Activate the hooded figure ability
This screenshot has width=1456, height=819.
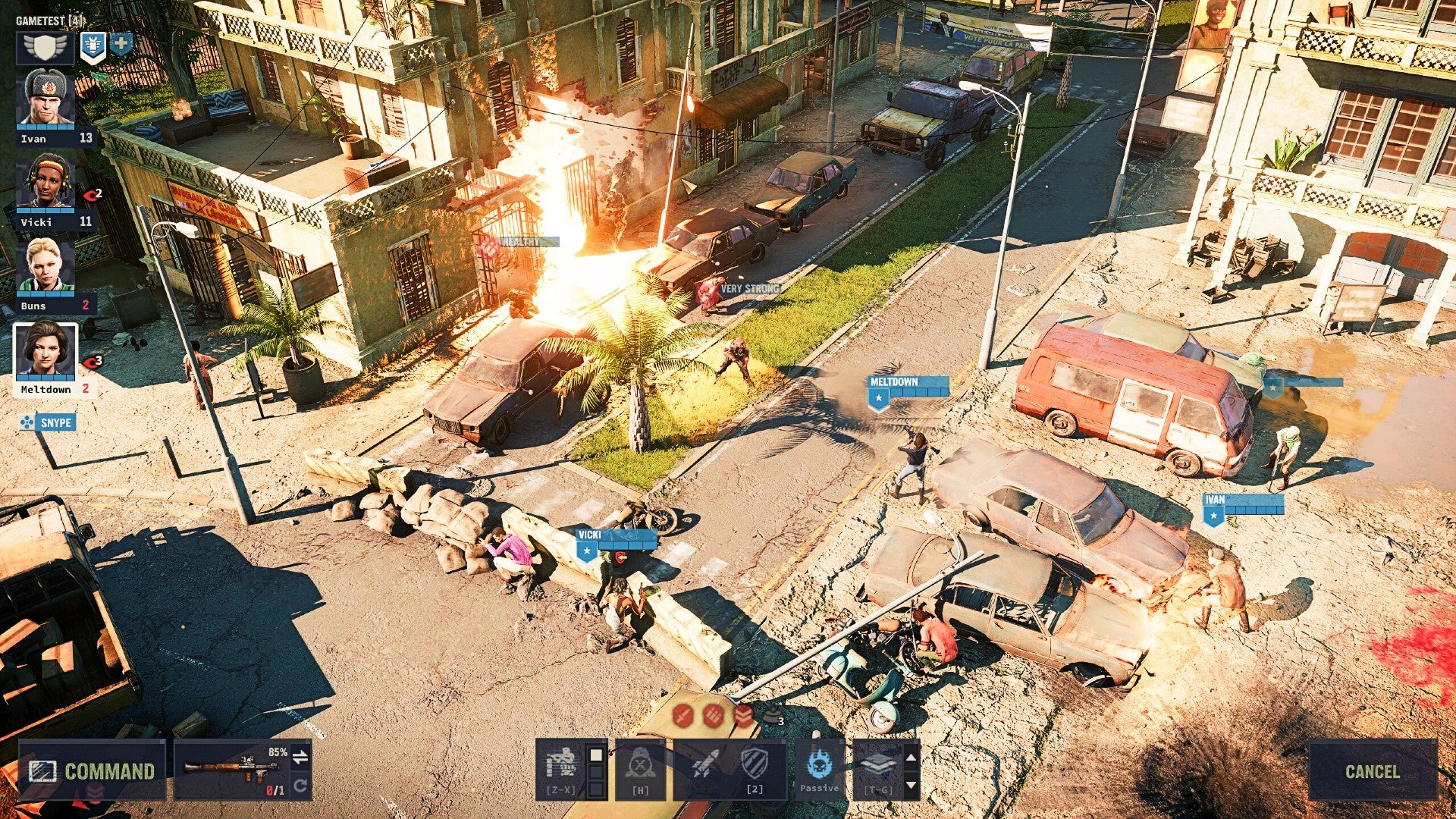640,767
